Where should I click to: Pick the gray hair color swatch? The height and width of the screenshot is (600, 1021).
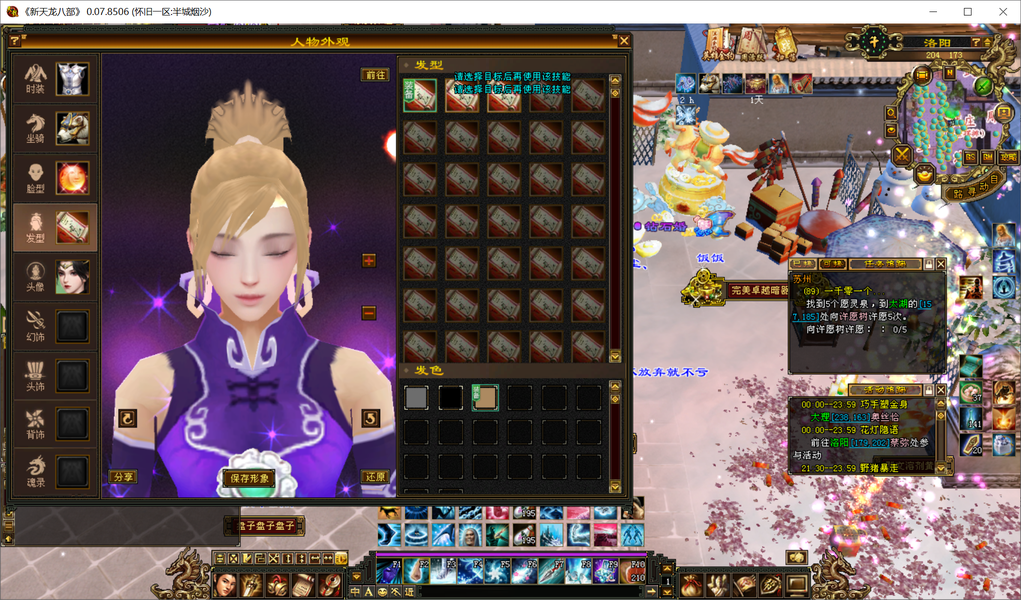pyautogui.click(x=416, y=398)
